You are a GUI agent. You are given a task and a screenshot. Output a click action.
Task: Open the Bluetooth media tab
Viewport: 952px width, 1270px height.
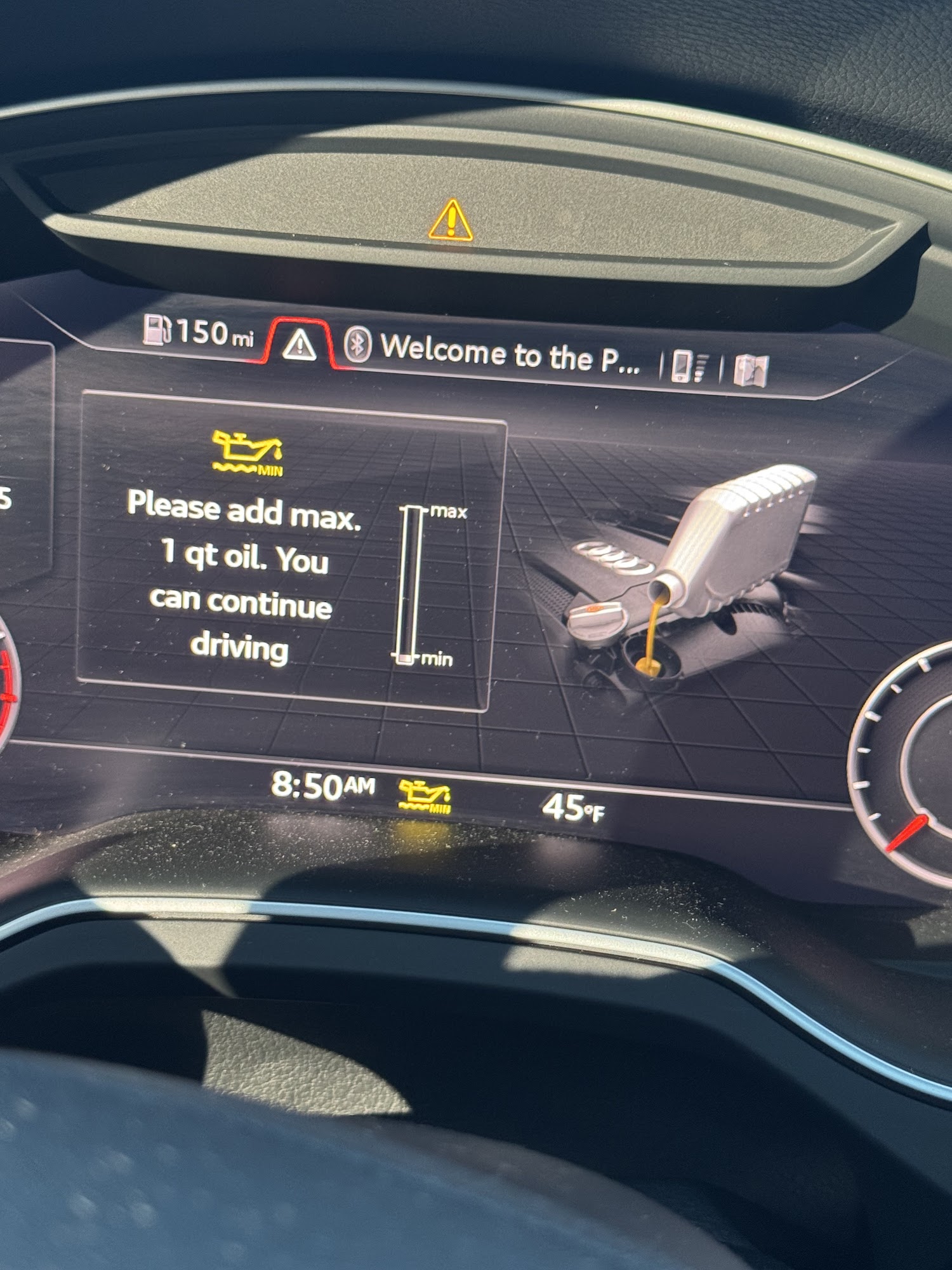click(357, 345)
